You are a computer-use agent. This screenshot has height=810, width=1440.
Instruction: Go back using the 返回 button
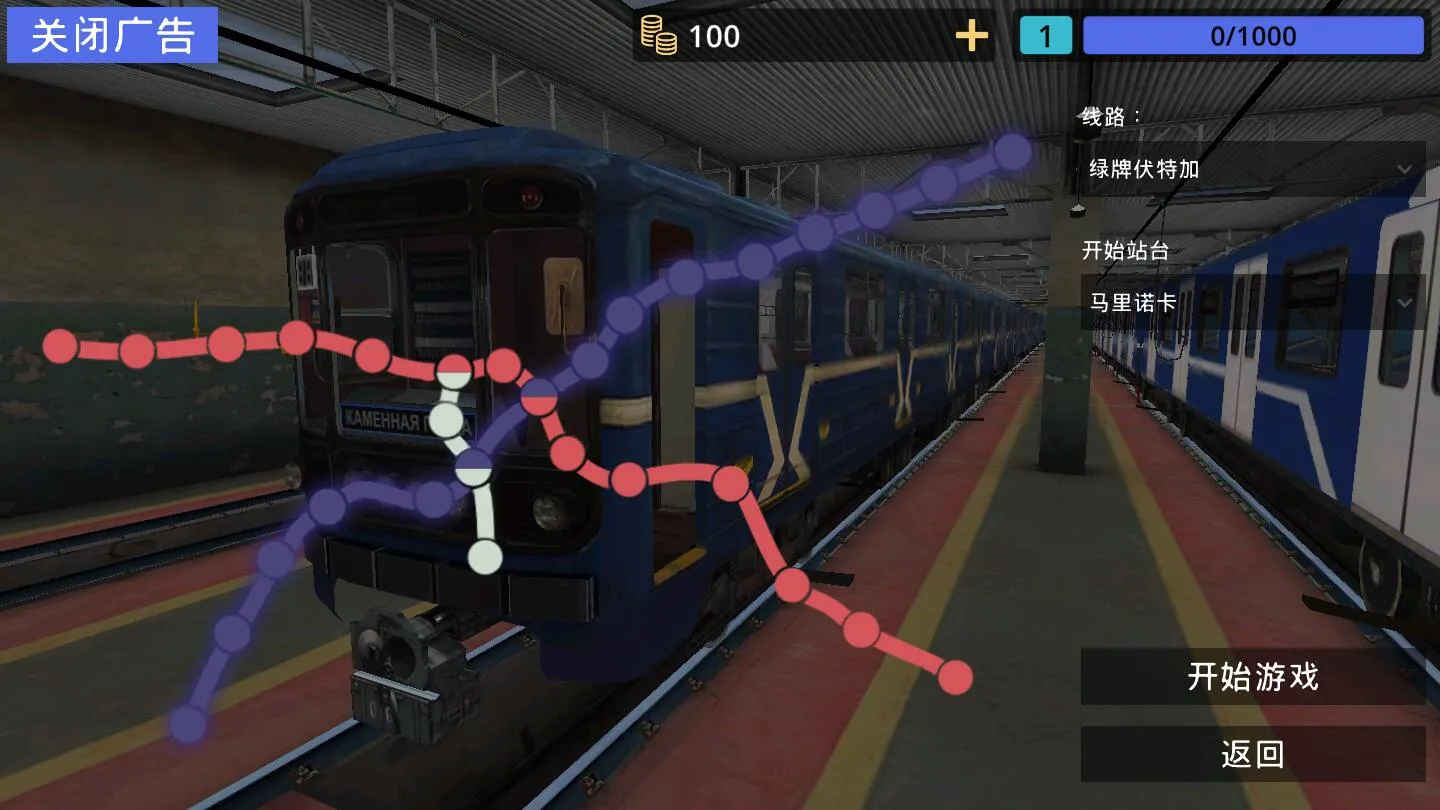pos(1252,754)
